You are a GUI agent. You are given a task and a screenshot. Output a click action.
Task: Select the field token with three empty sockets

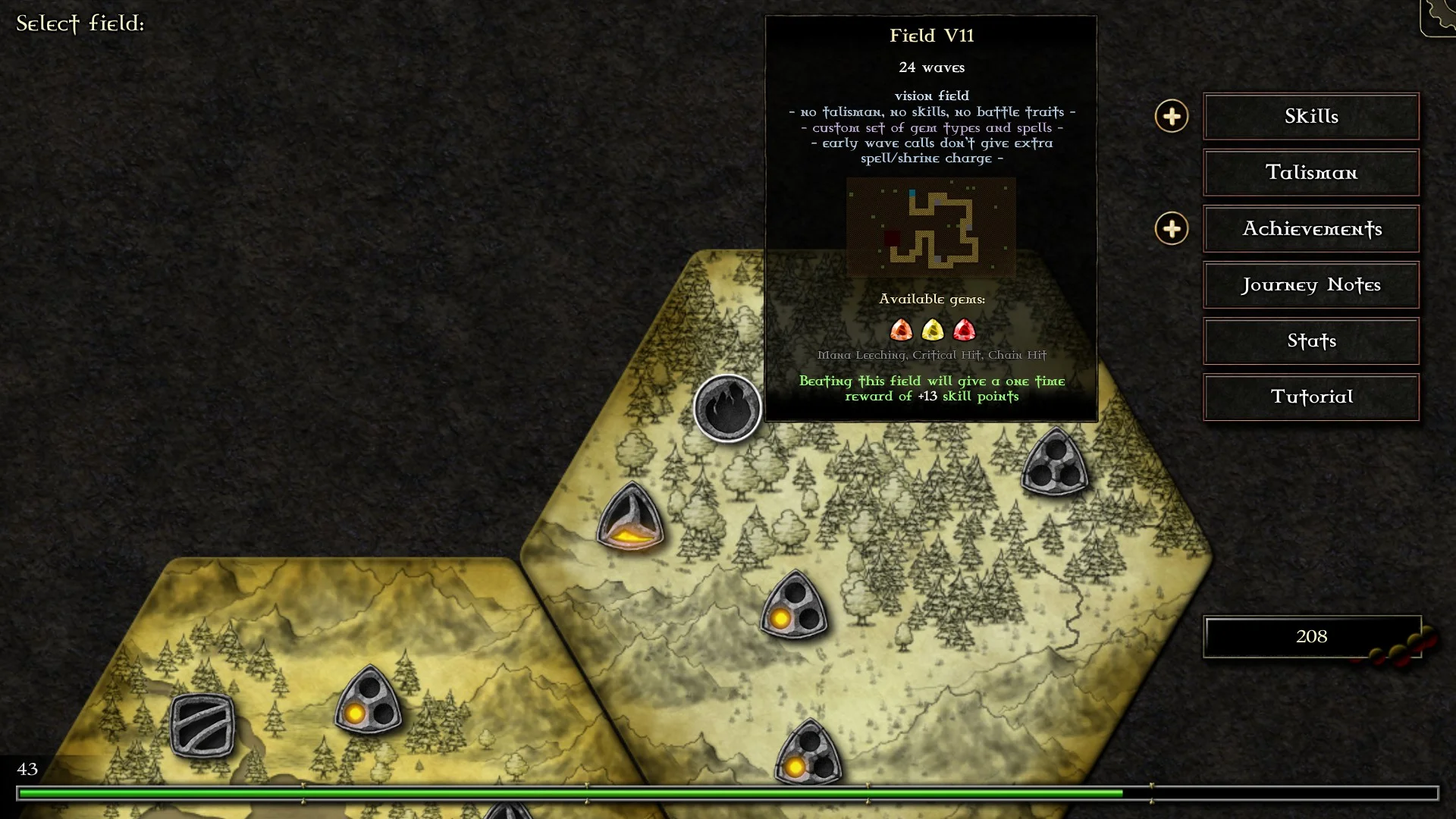[x=1055, y=462]
